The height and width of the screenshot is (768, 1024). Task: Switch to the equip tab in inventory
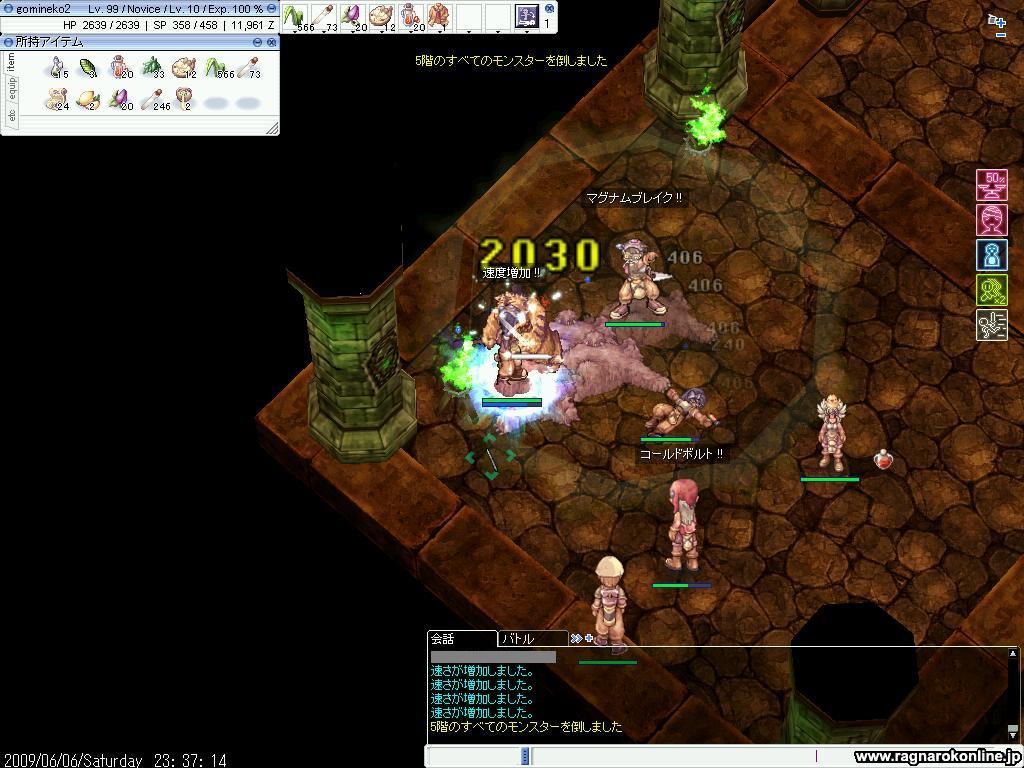[11, 89]
